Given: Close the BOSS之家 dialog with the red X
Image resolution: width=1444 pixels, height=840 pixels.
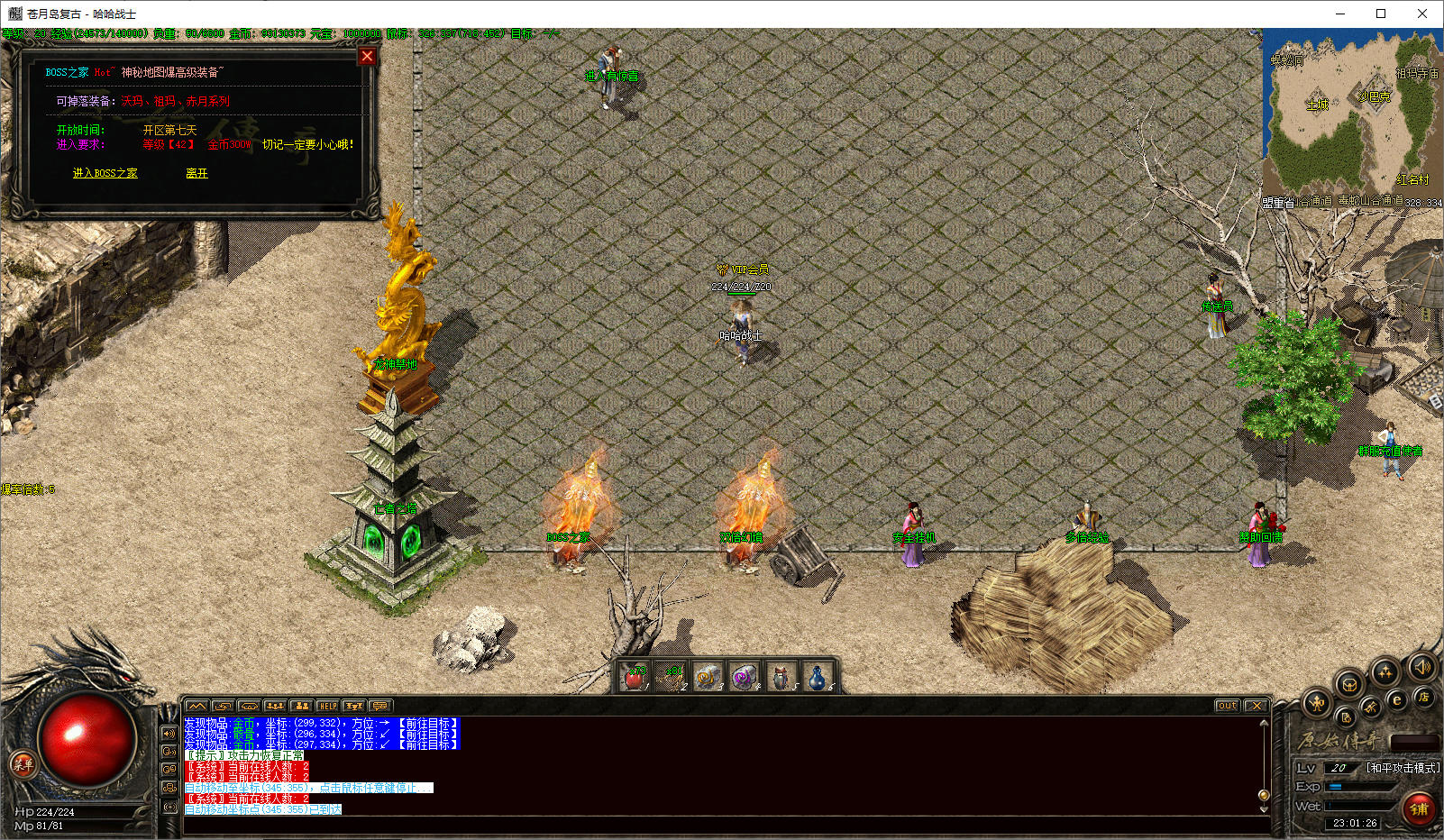Looking at the screenshot, I should tap(367, 57).
